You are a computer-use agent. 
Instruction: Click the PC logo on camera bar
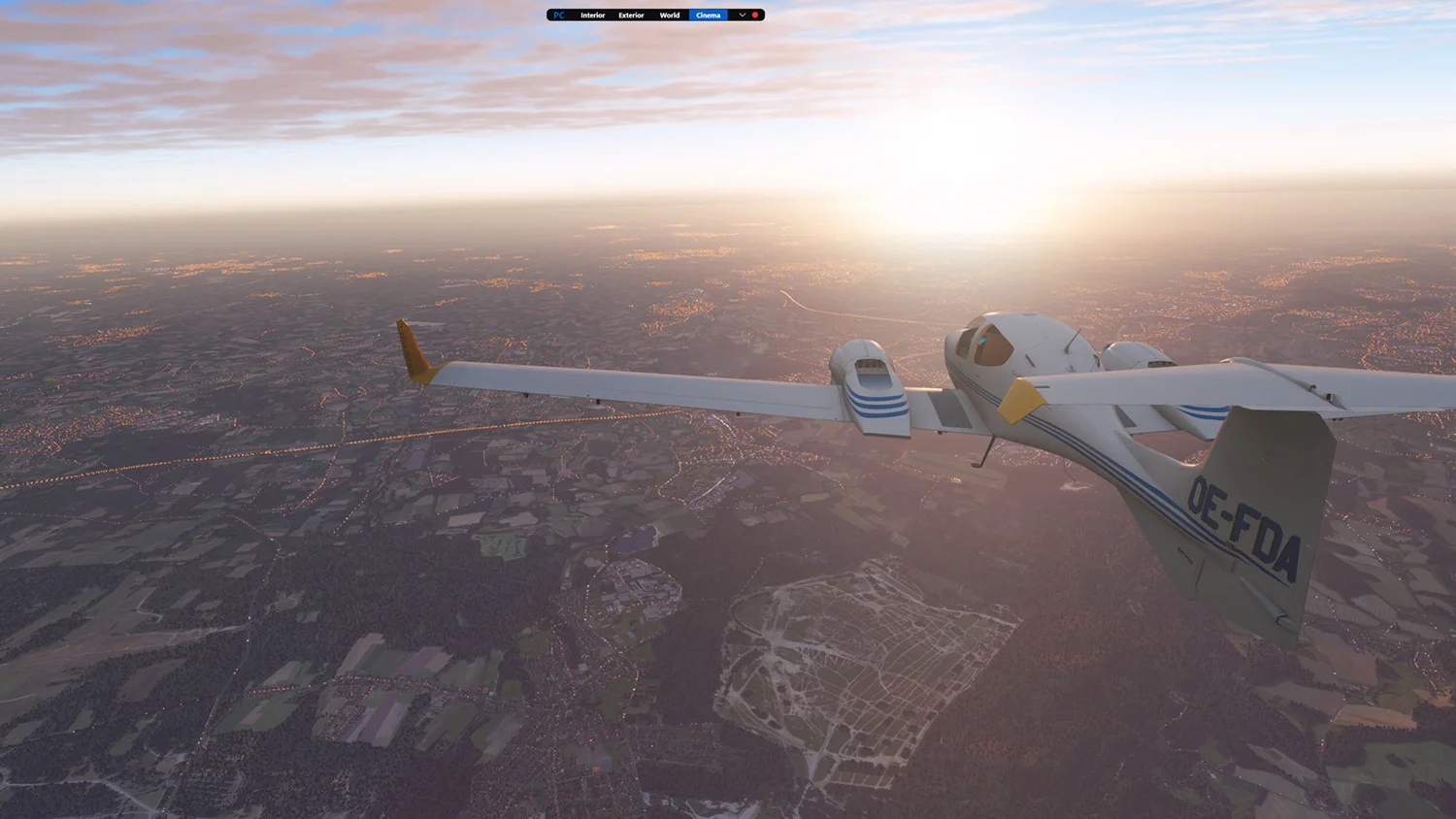pos(558,16)
